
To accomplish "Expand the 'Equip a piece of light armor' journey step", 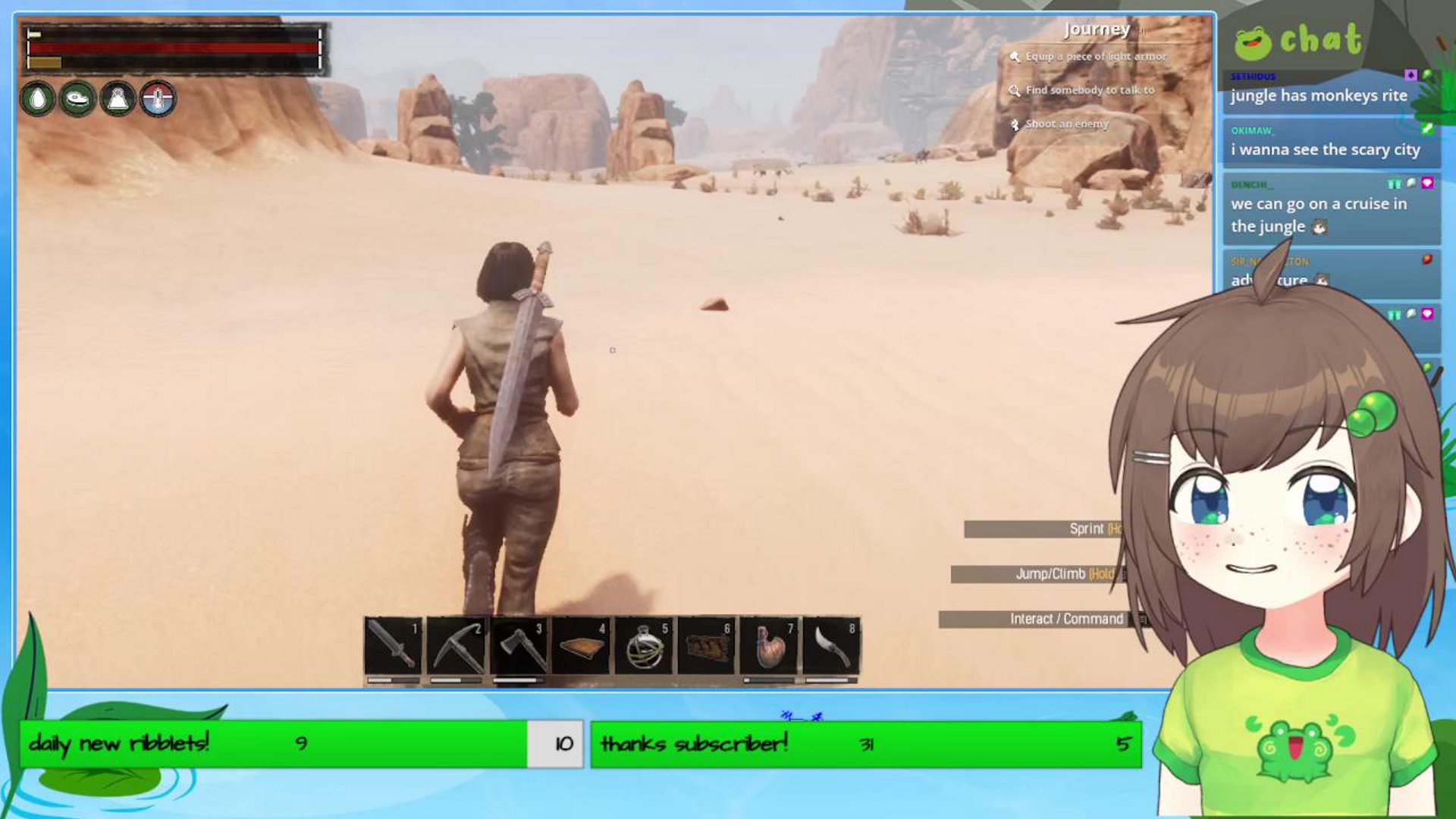I will coord(1094,55).
